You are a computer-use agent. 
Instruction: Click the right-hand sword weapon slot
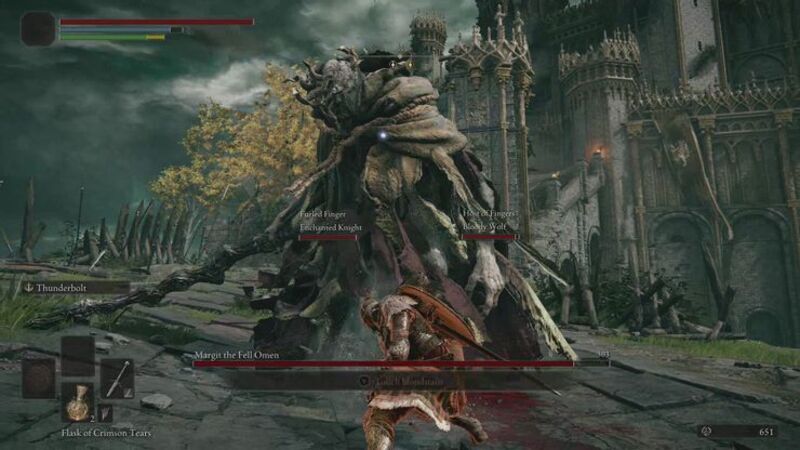click(117, 378)
